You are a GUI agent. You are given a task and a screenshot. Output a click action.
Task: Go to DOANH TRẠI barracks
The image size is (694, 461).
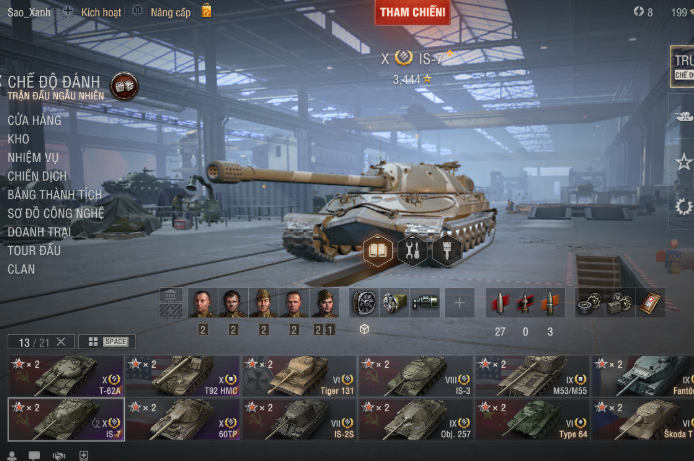(x=40, y=231)
